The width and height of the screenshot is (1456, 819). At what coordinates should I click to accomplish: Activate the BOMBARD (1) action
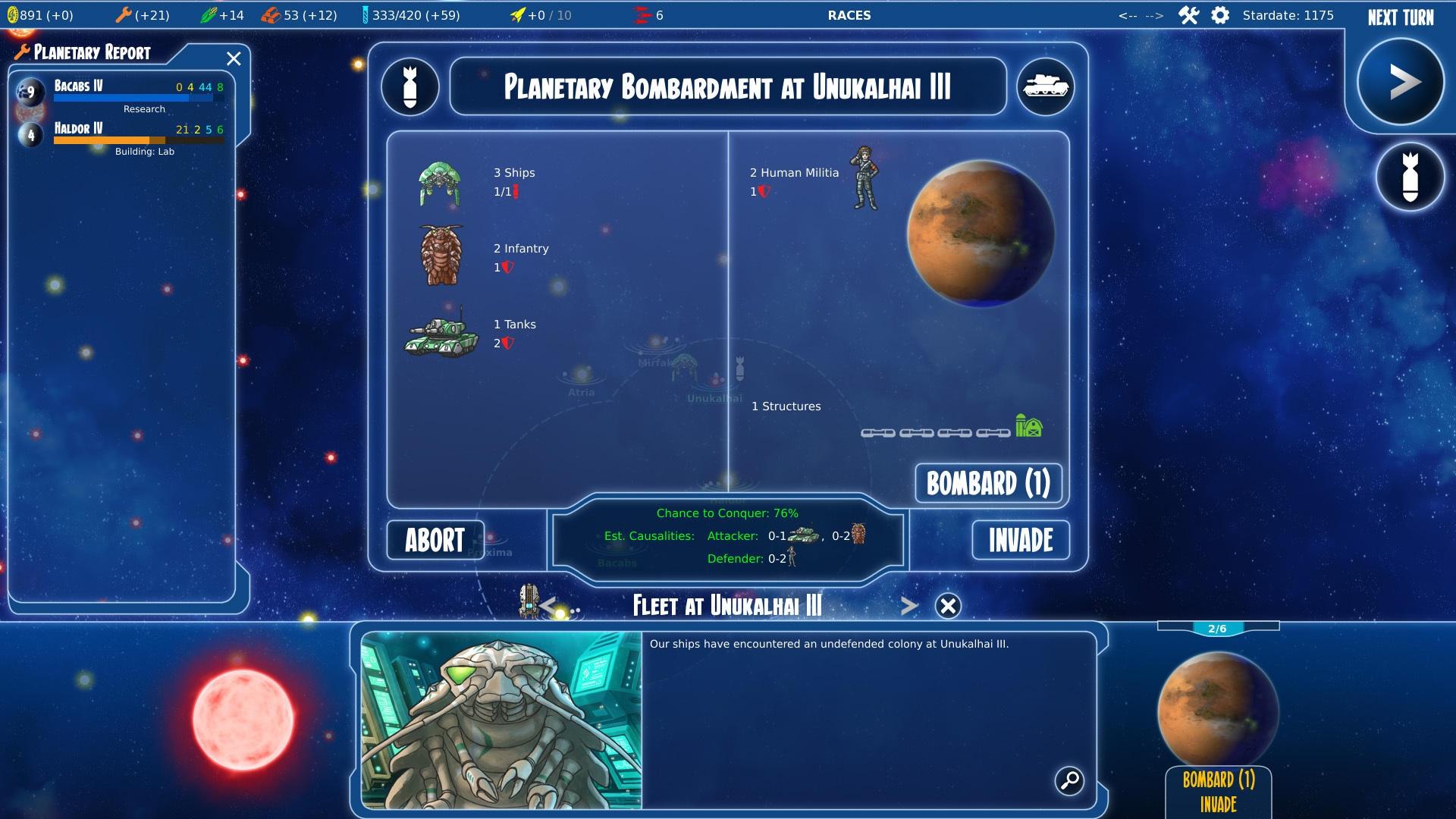pyautogui.click(x=988, y=483)
